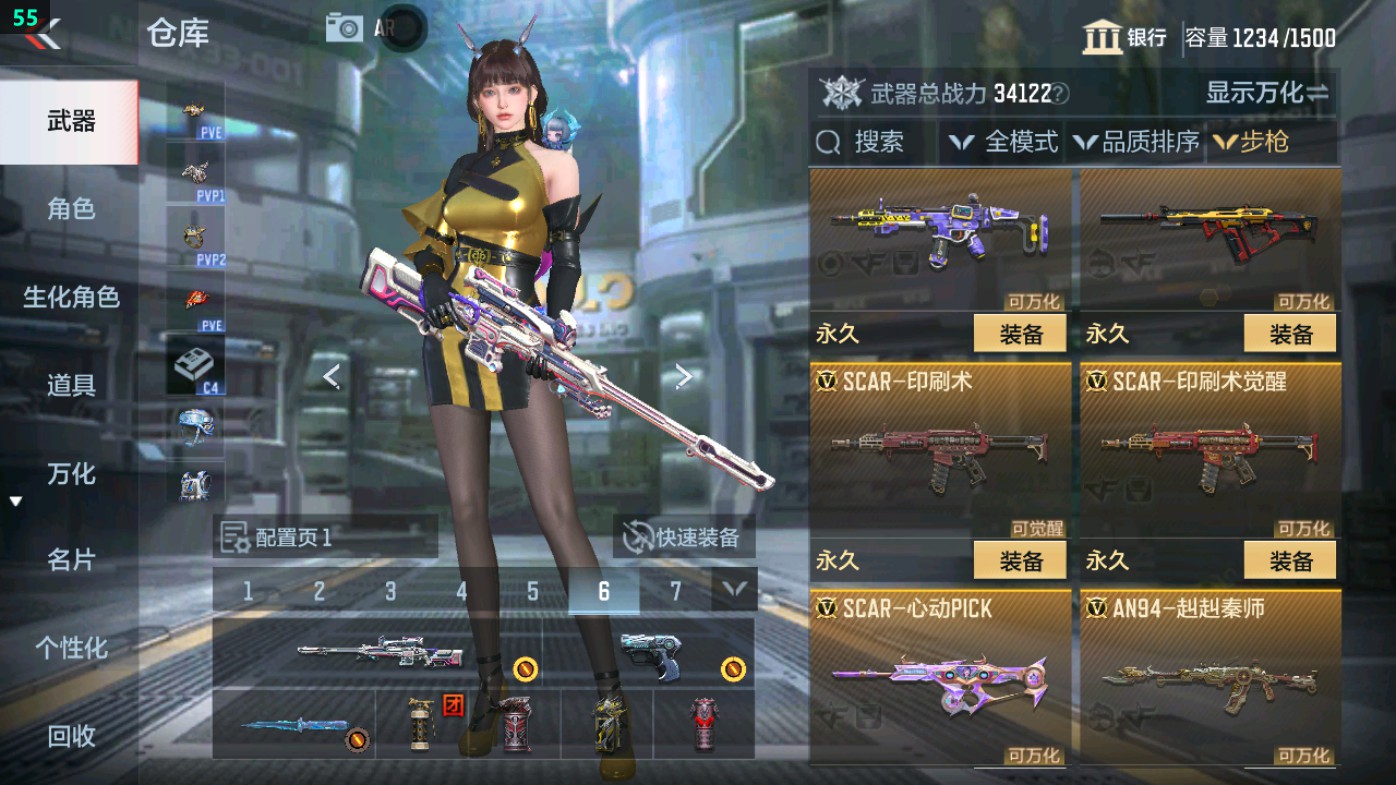Click the right arrow beside the character

pyautogui.click(x=684, y=373)
